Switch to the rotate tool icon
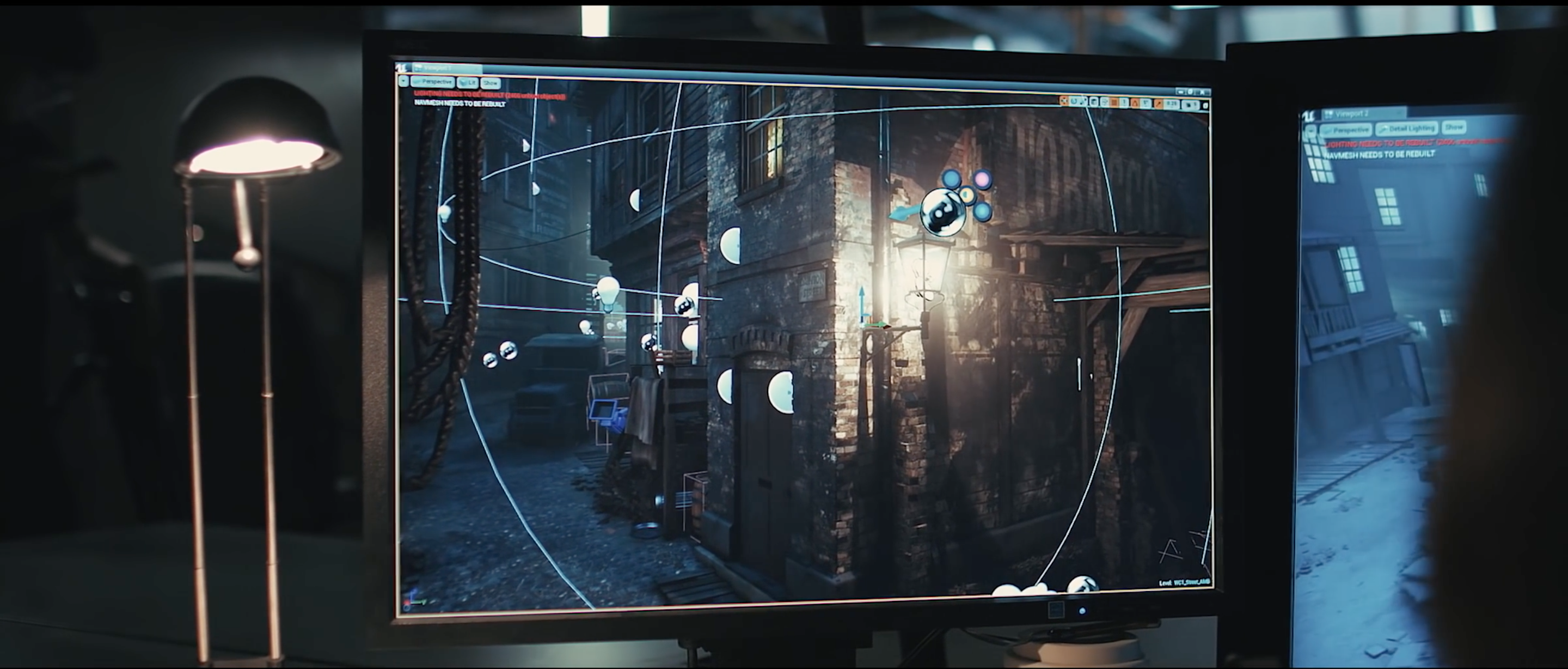 coord(1074,102)
